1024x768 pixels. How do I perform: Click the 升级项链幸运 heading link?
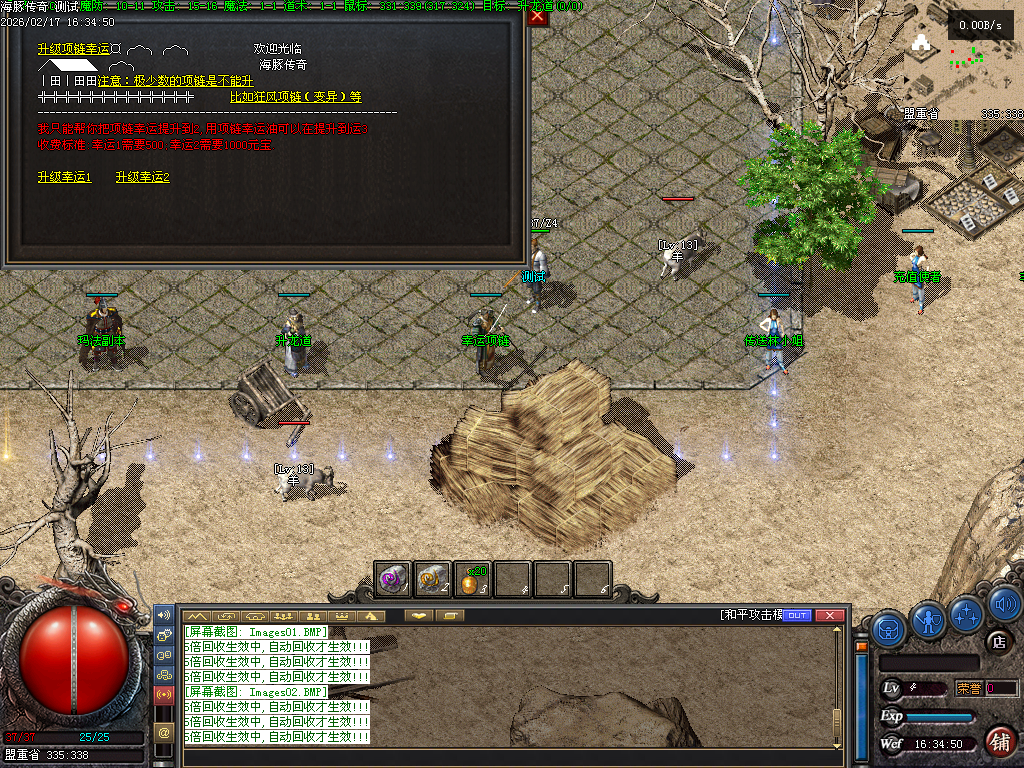74,48
